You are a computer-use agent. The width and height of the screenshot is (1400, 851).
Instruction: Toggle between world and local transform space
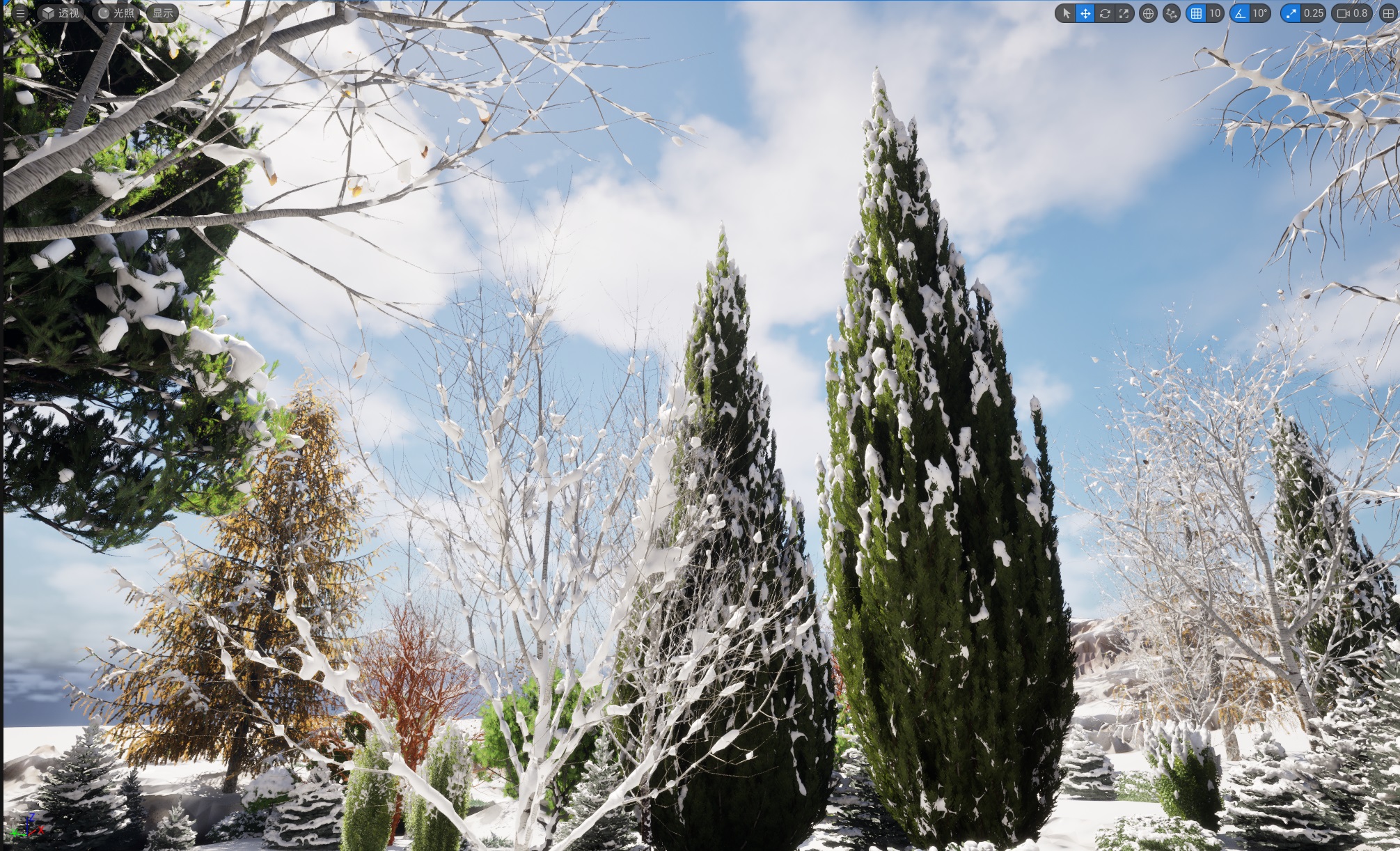point(1147,13)
